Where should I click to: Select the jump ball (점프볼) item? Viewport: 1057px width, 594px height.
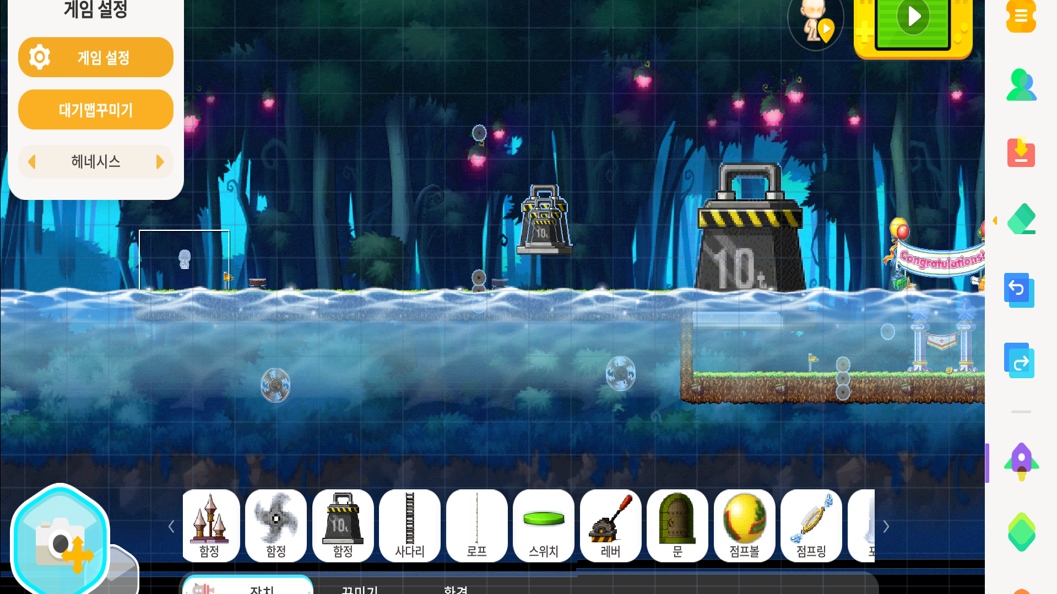(745, 525)
